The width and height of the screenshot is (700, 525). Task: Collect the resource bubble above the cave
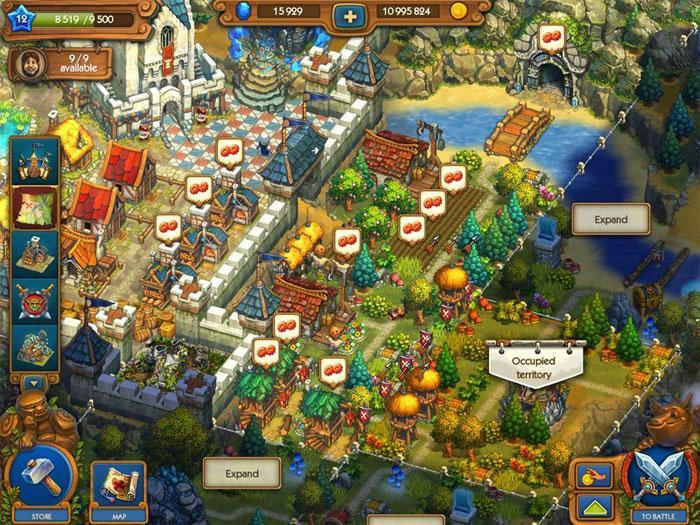click(x=553, y=38)
